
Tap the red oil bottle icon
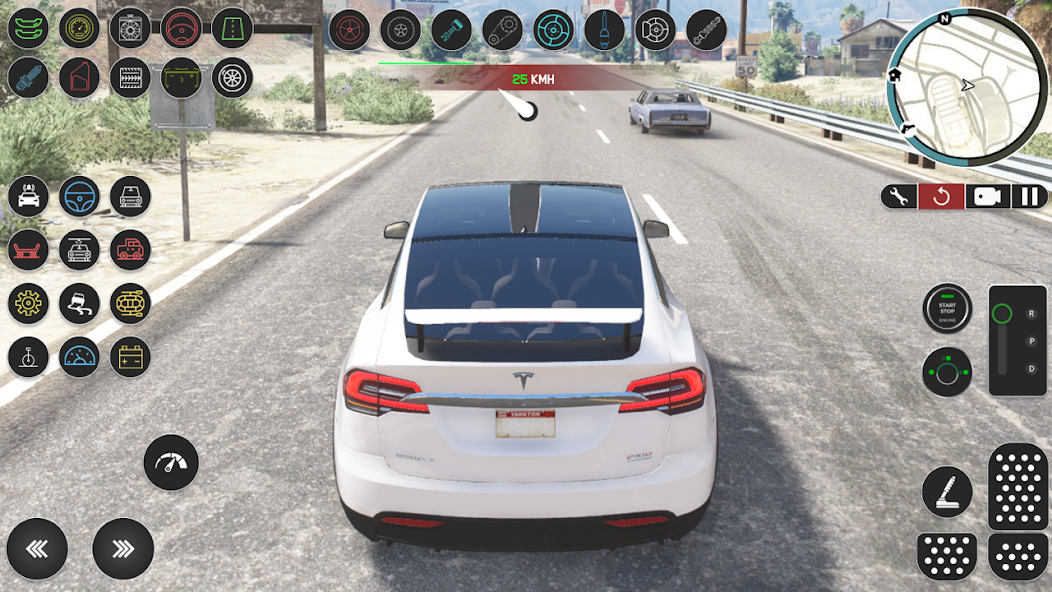(79, 77)
